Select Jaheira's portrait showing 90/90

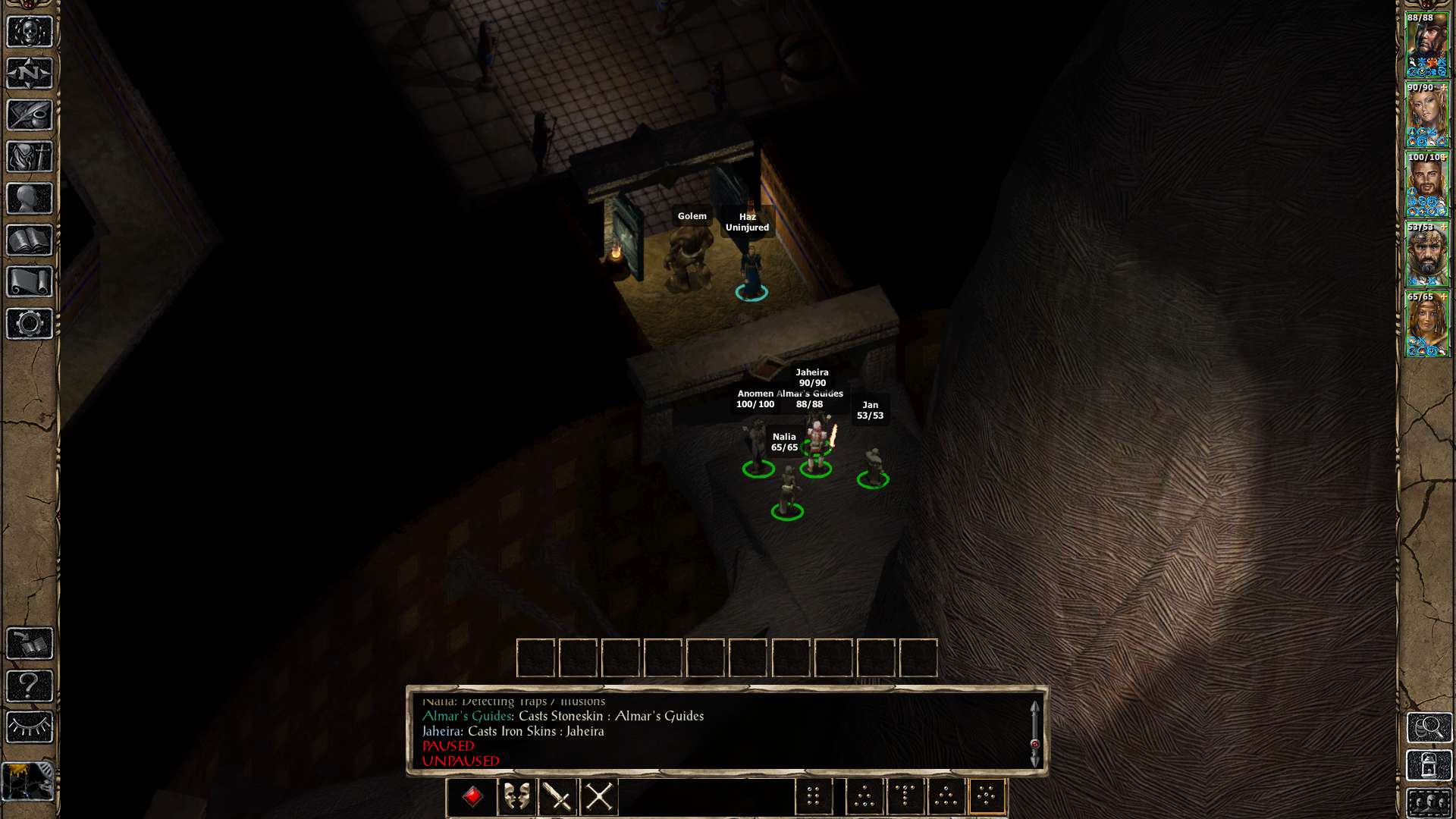(x=1427, y=114)
